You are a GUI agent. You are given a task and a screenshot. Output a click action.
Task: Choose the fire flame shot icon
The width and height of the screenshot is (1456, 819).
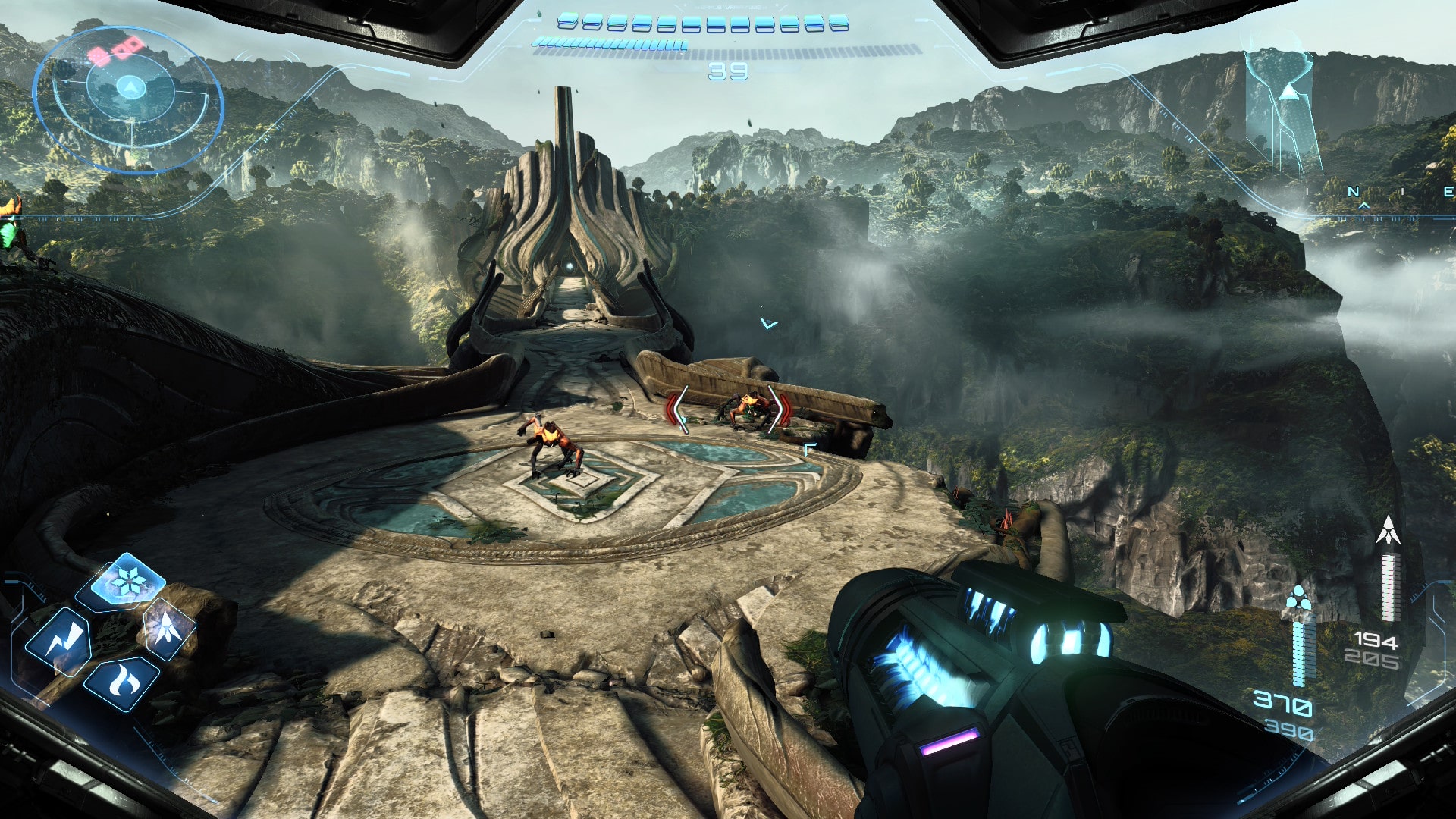pyautogui.click(x=122, y=679)
